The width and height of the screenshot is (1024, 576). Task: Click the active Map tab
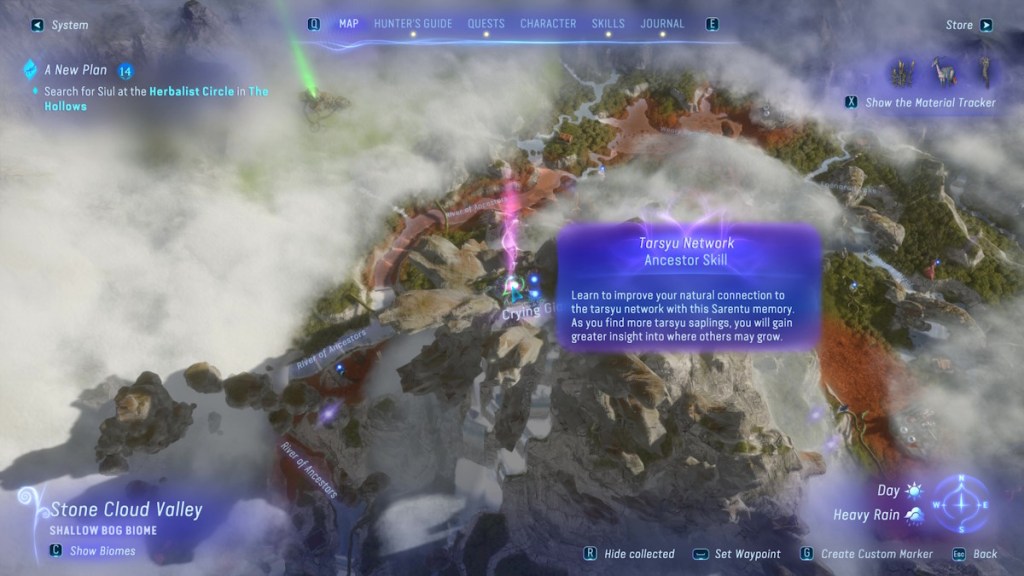point(348,24)
